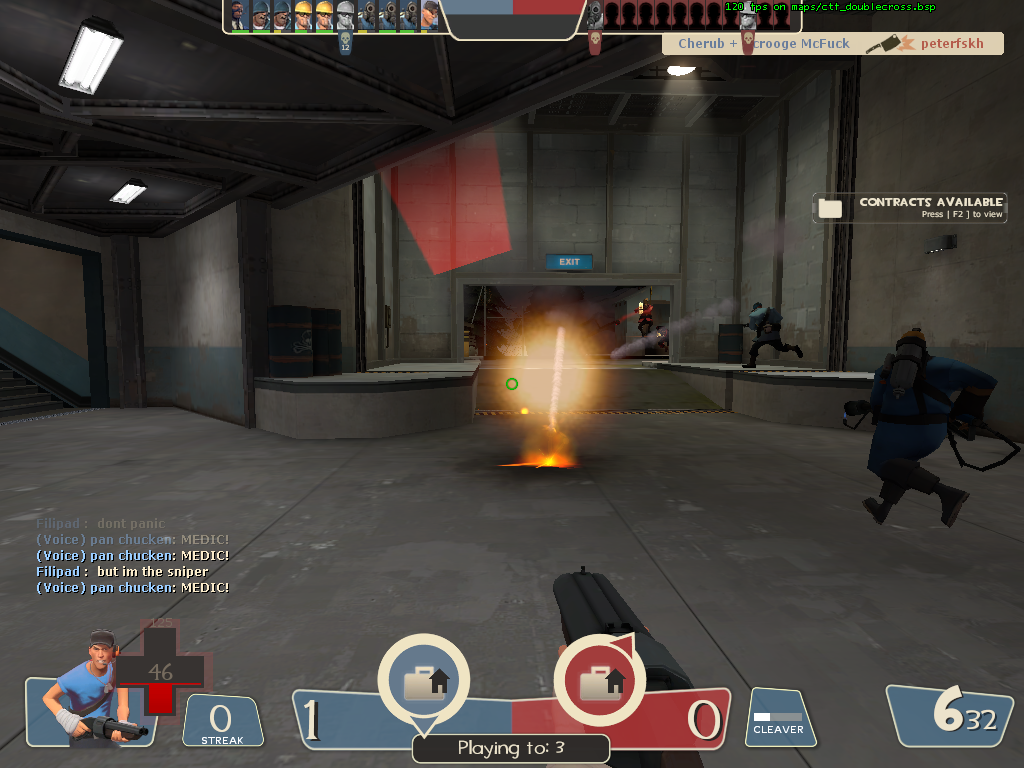Image resolution: width=1024 pixels, height=768 pixels.
Task: Select the Streak counter panel
Action: (222, 722)
